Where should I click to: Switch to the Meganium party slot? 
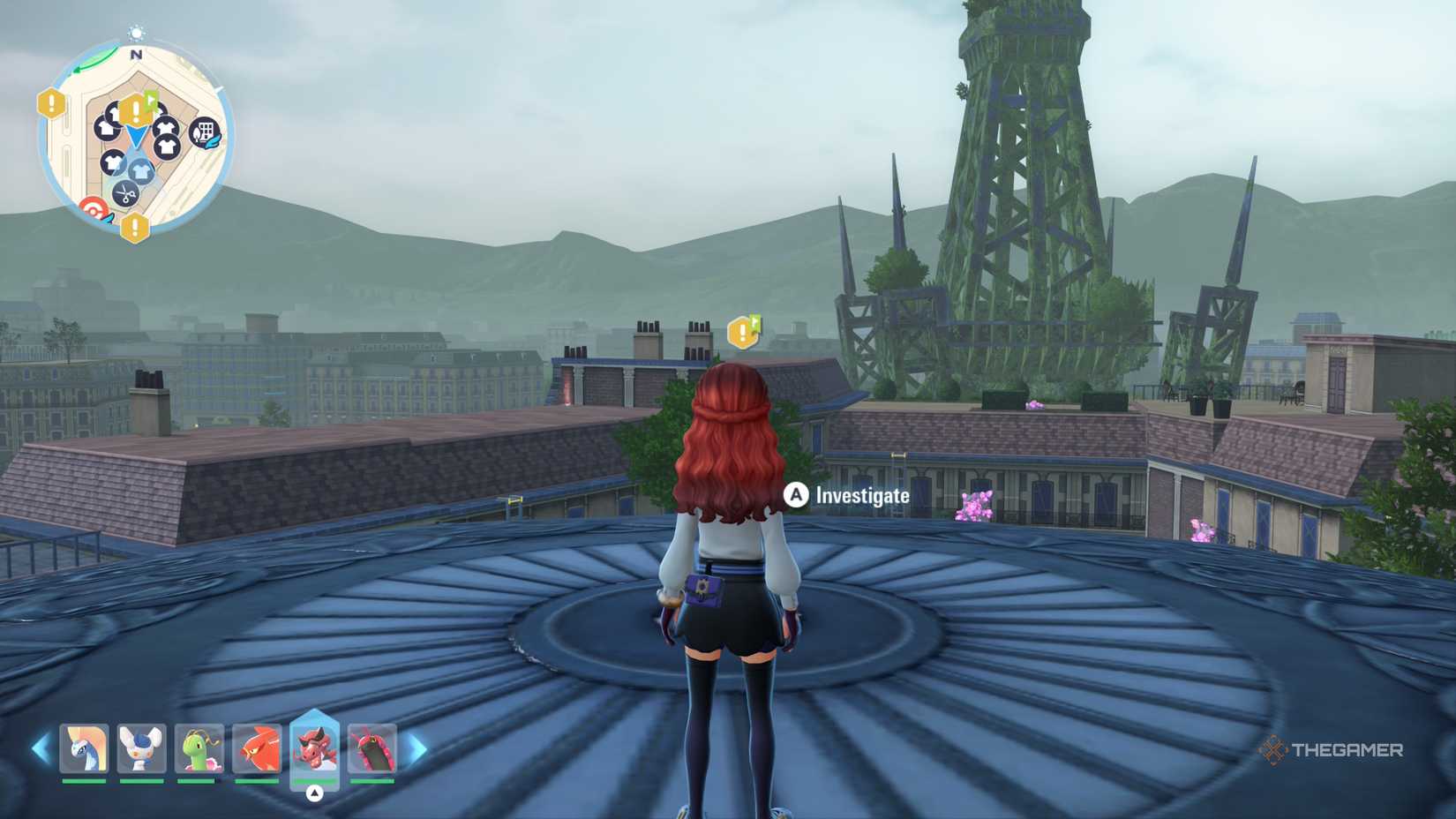pos(198,748)
